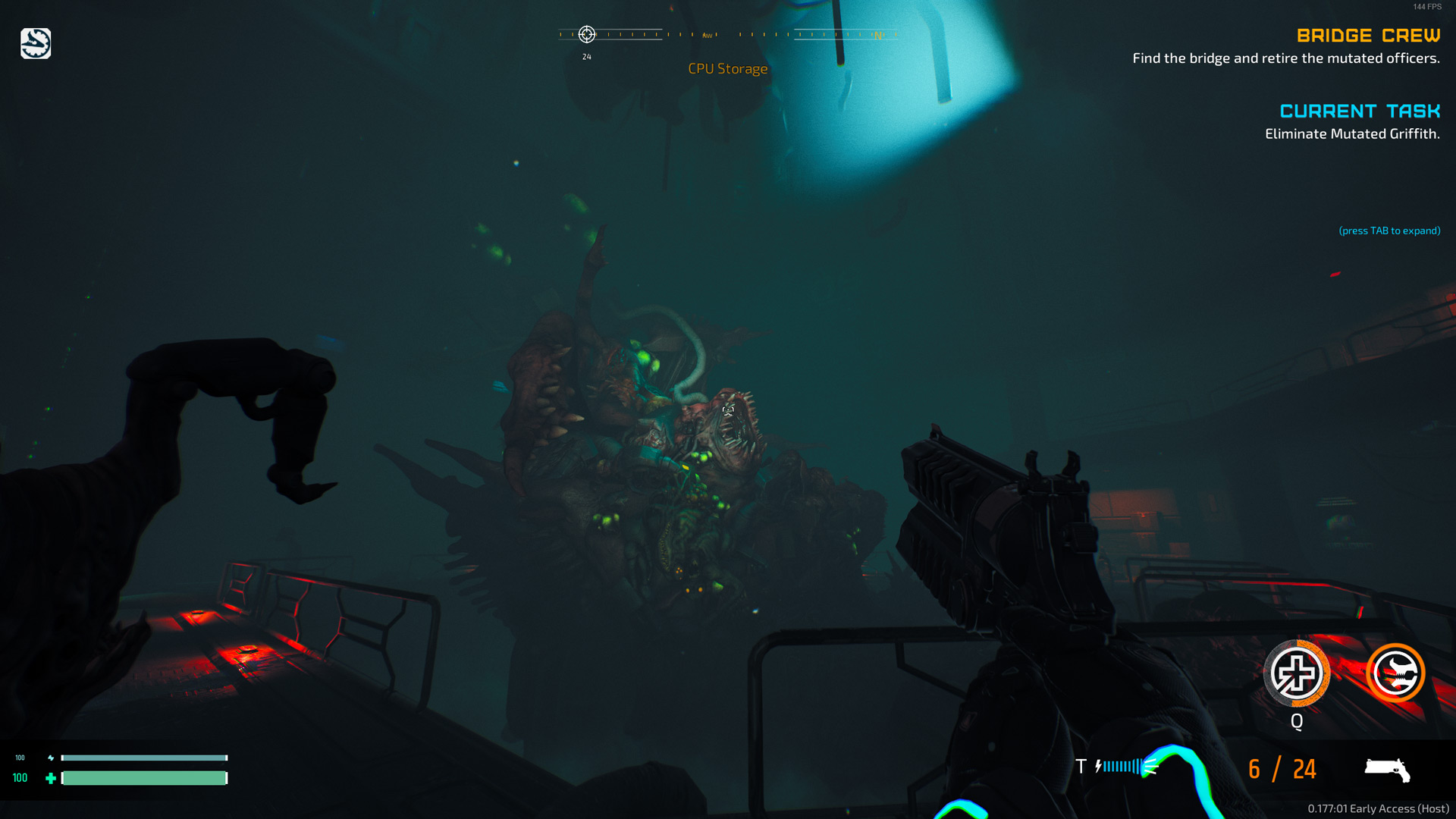Open the Bridge Crew objective tracker
The image size is (1456, 819).
pyautogui.click(x=1368, y=36)
